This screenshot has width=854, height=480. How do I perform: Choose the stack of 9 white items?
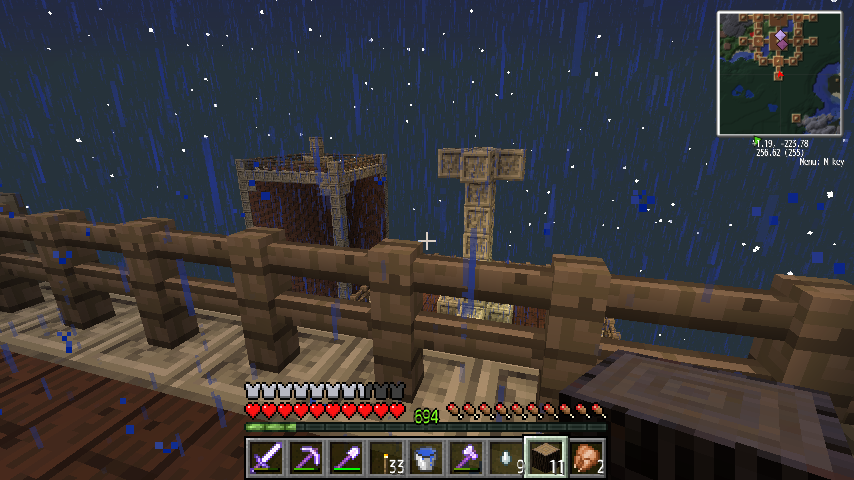(506, 458)
